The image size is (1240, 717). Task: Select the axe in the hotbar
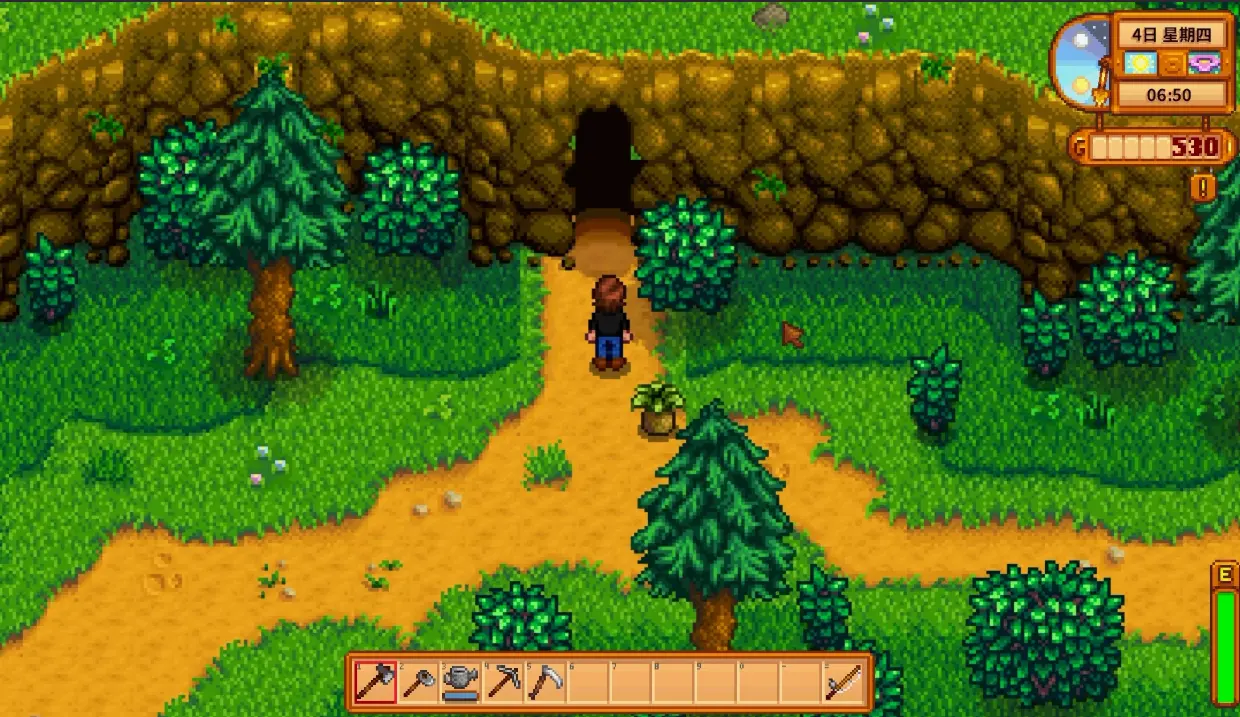[x=376, y=683]
